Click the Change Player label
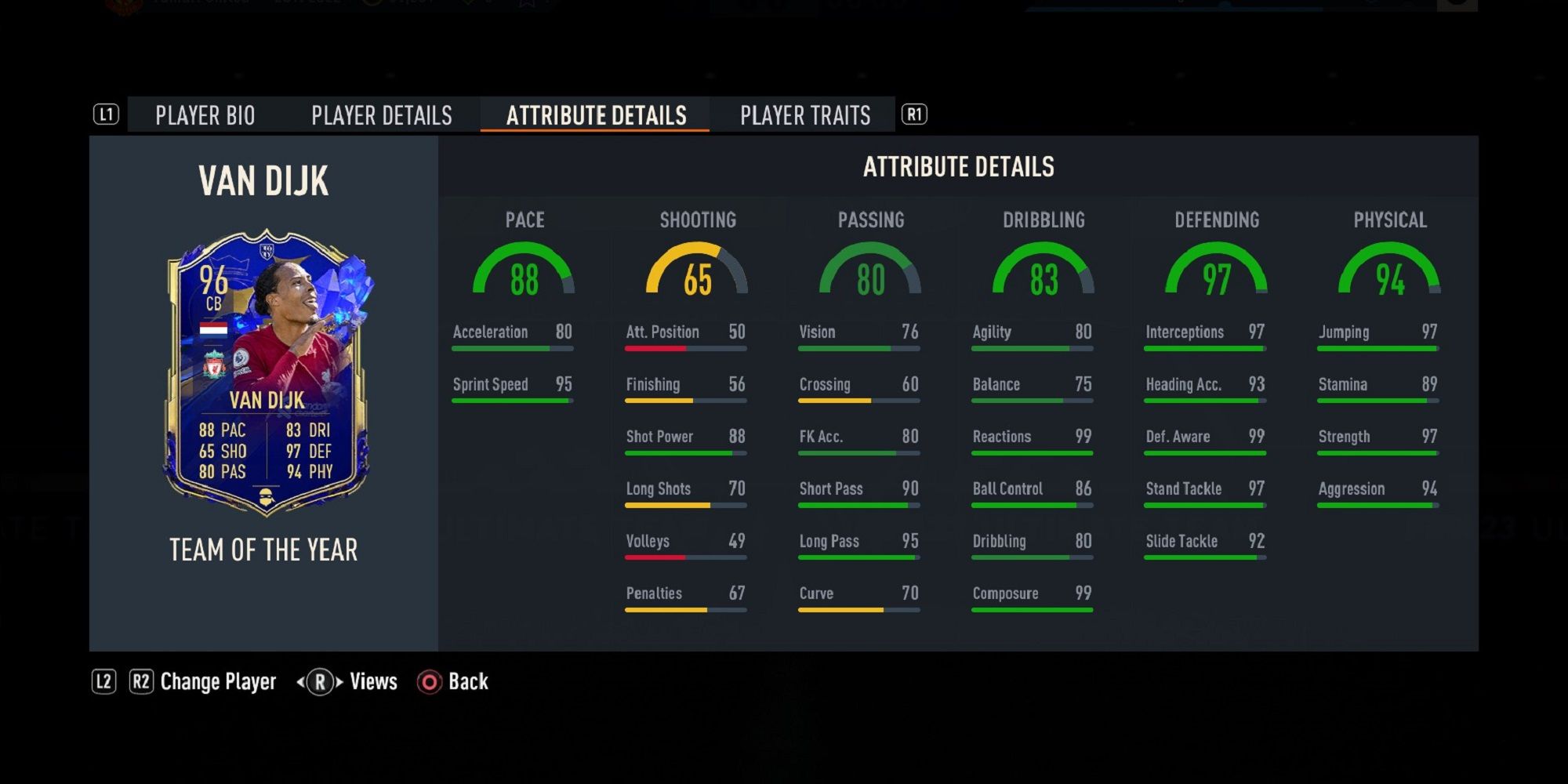Image resolution: width=1568 pixels, height=784 pixels. [217, 681]
